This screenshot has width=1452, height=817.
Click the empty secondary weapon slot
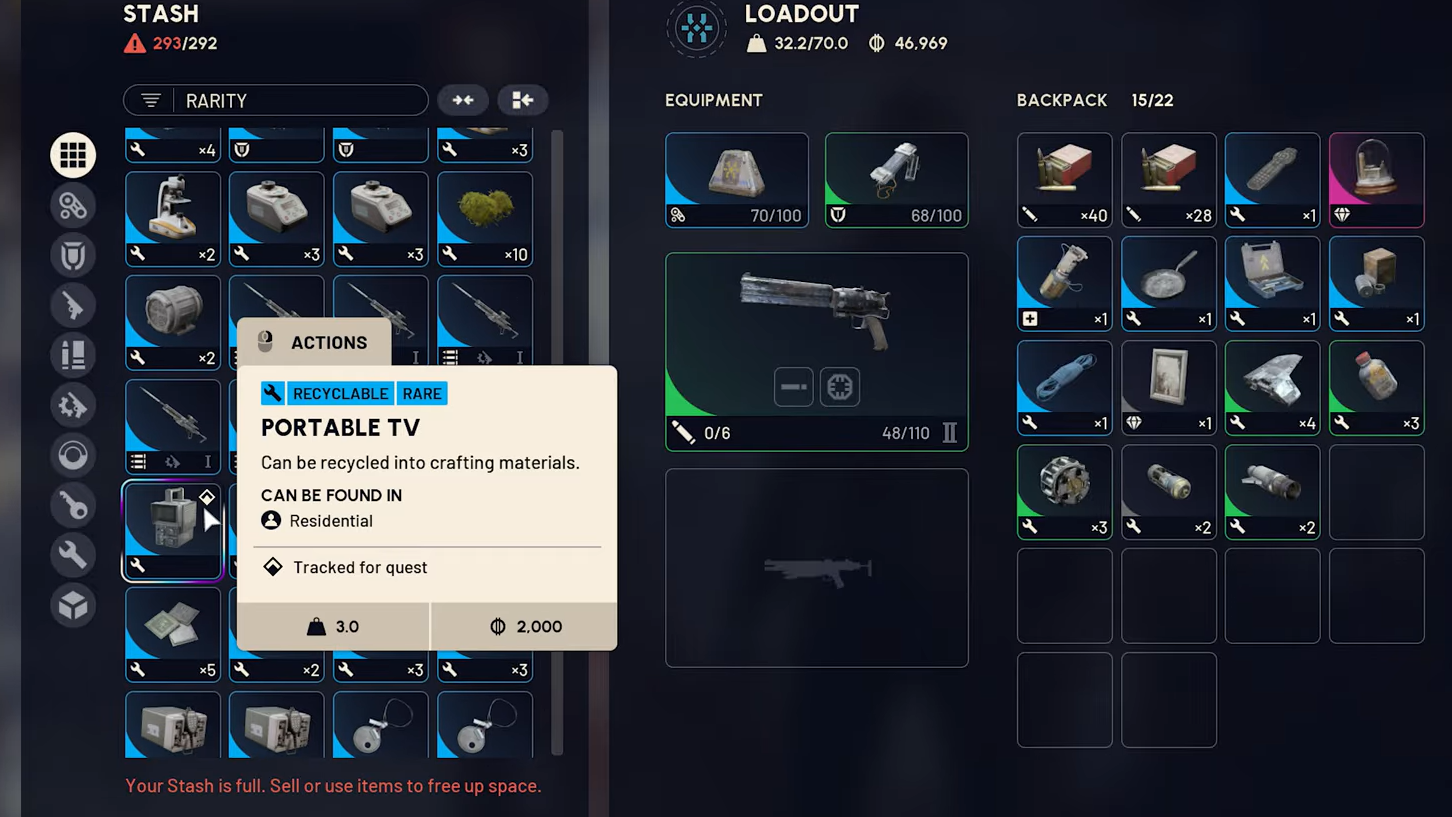tap(816, 567)
